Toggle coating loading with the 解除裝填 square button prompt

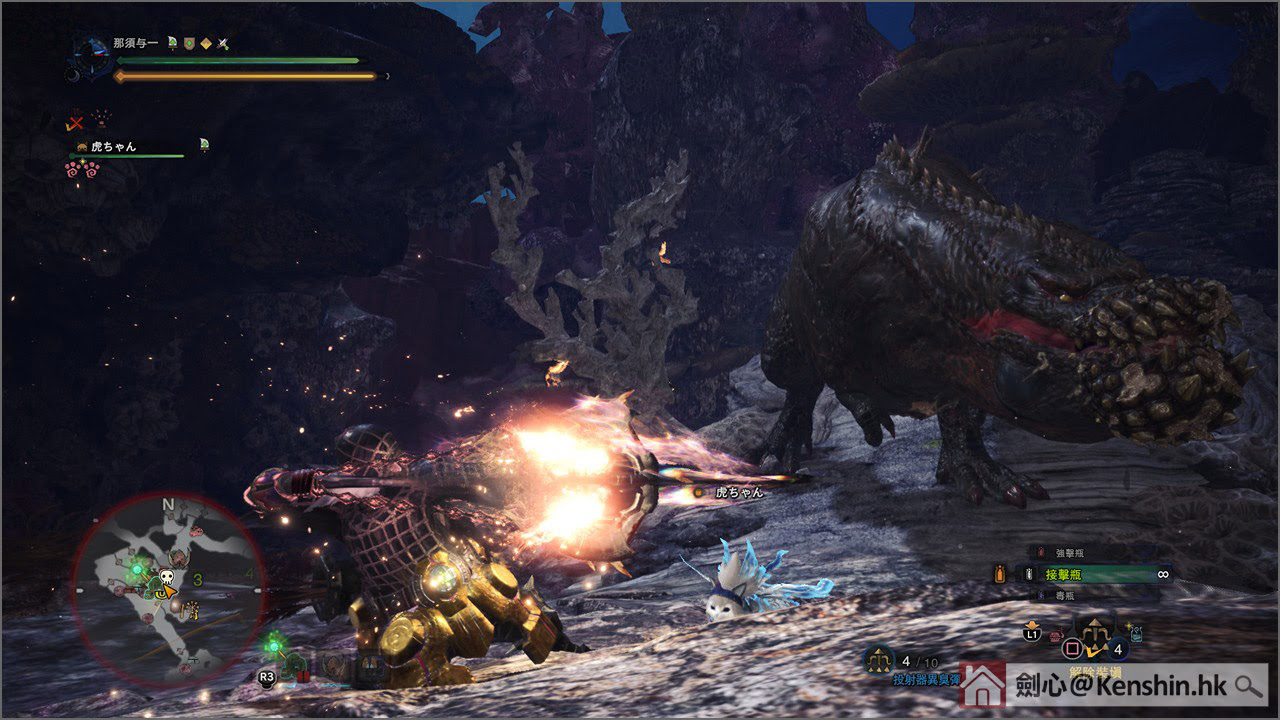point(1073,648)
